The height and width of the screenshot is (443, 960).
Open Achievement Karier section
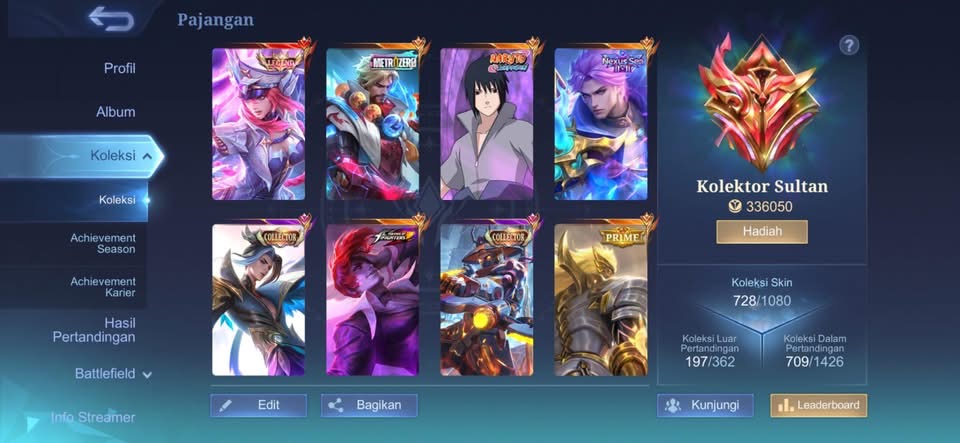tap(103, 288)
